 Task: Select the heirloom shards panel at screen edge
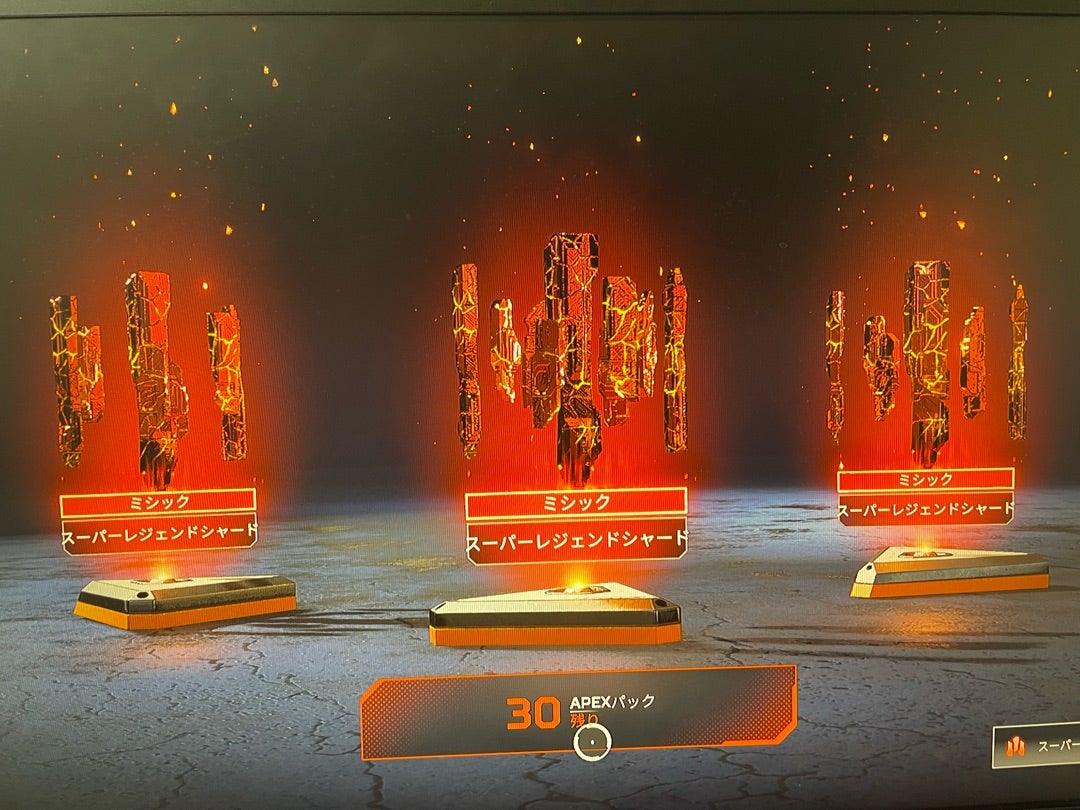click(x=1037, y=746)
